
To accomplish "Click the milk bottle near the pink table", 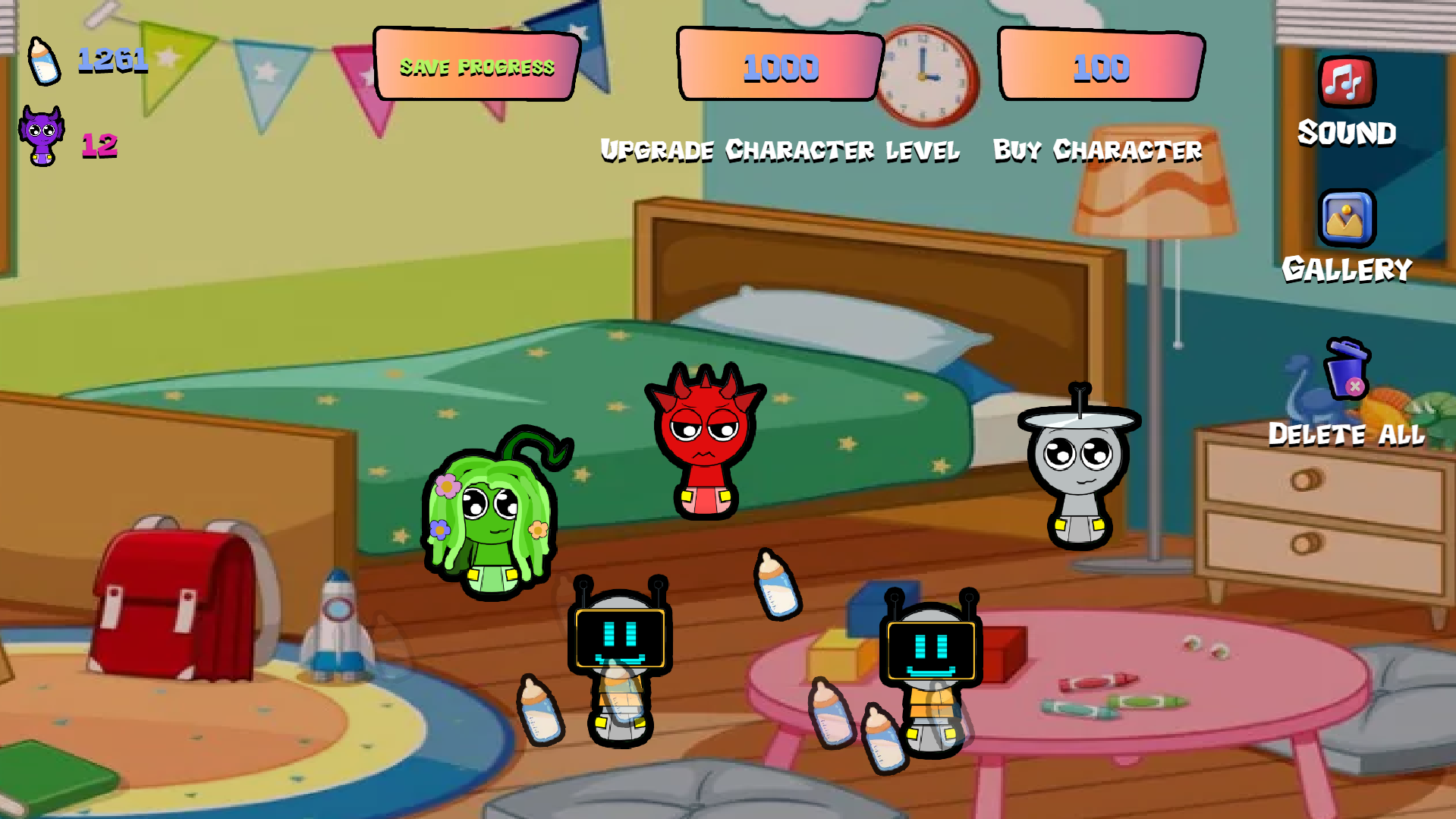I will click(832, 710).
